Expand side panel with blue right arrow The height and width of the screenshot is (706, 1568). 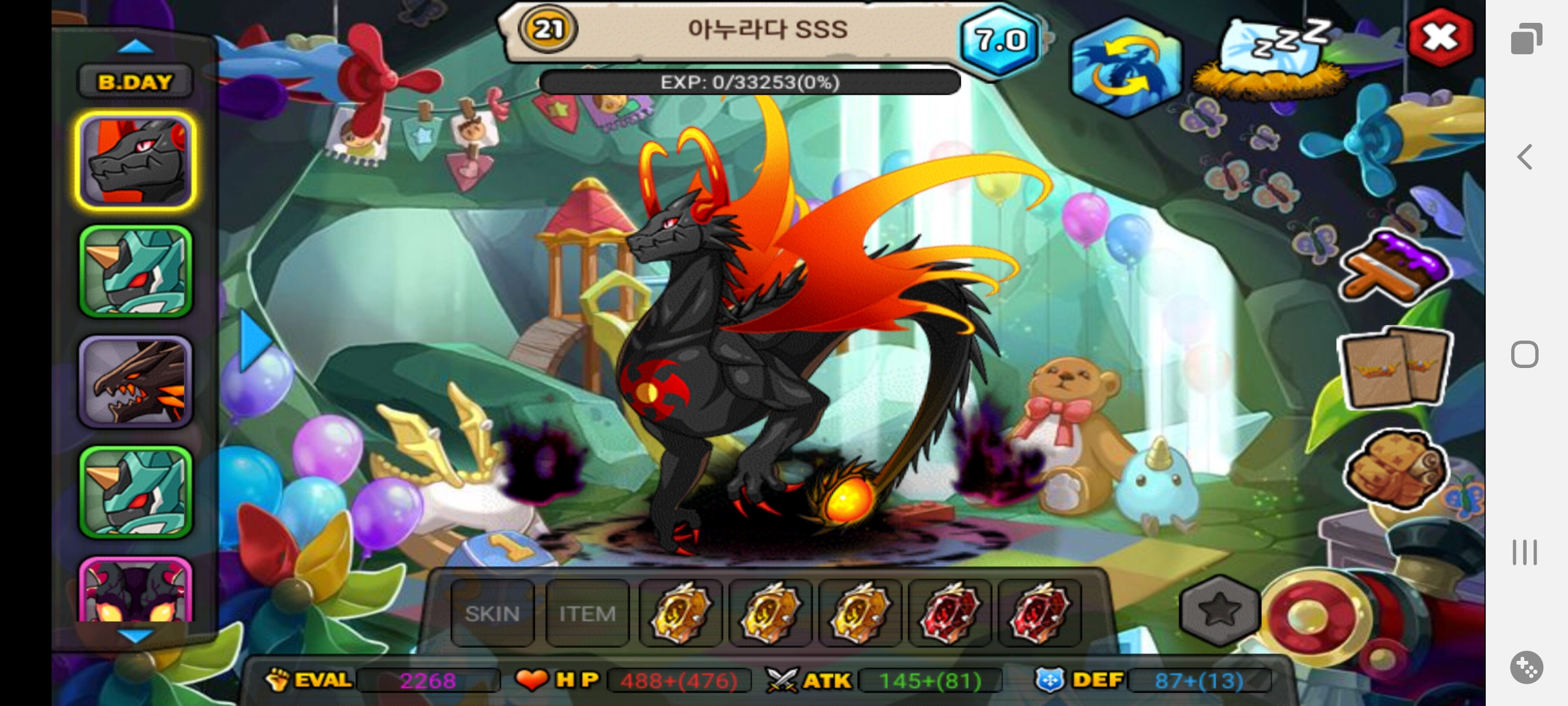tap(253, 341)
